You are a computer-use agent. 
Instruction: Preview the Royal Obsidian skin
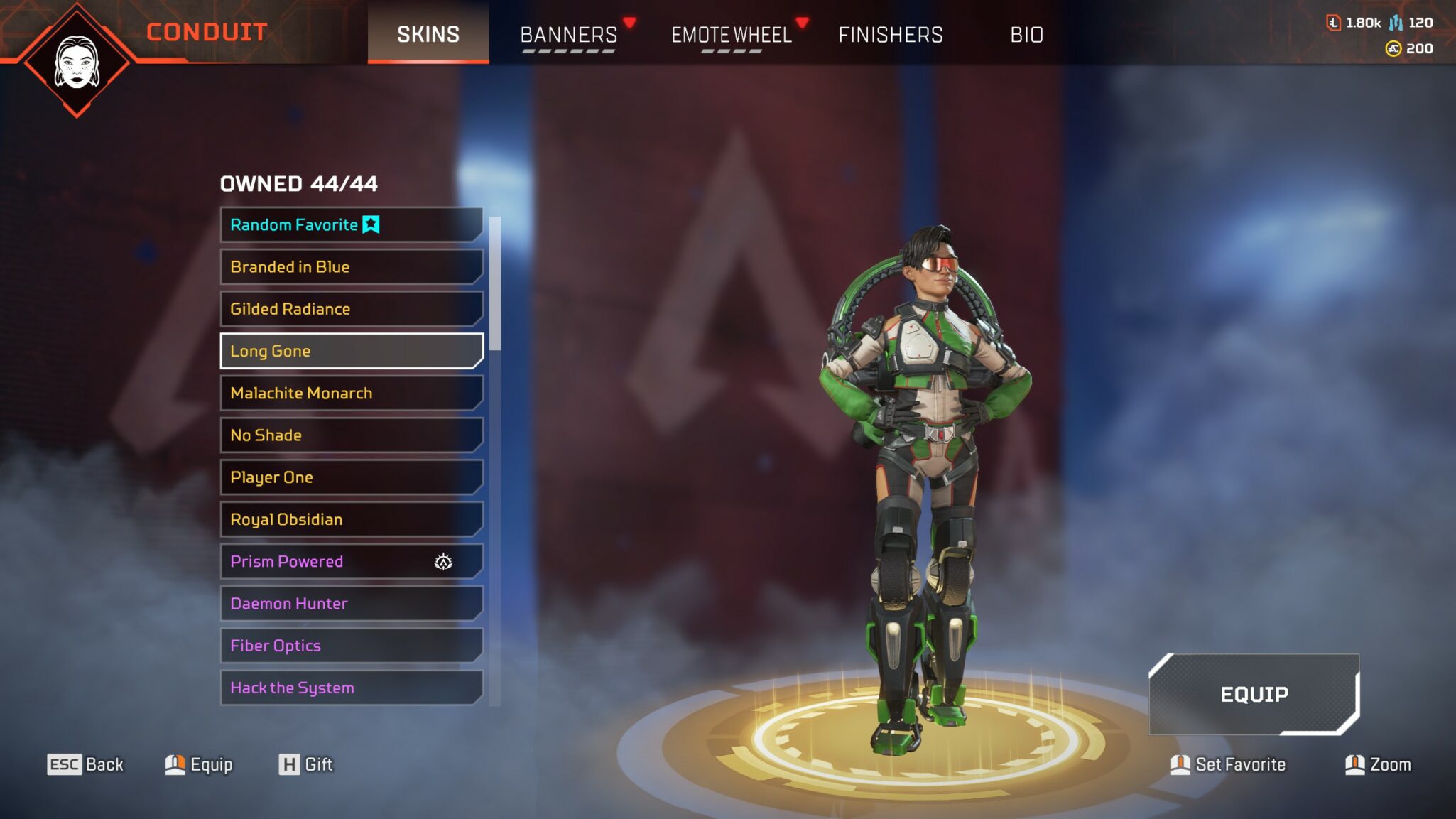351,519
